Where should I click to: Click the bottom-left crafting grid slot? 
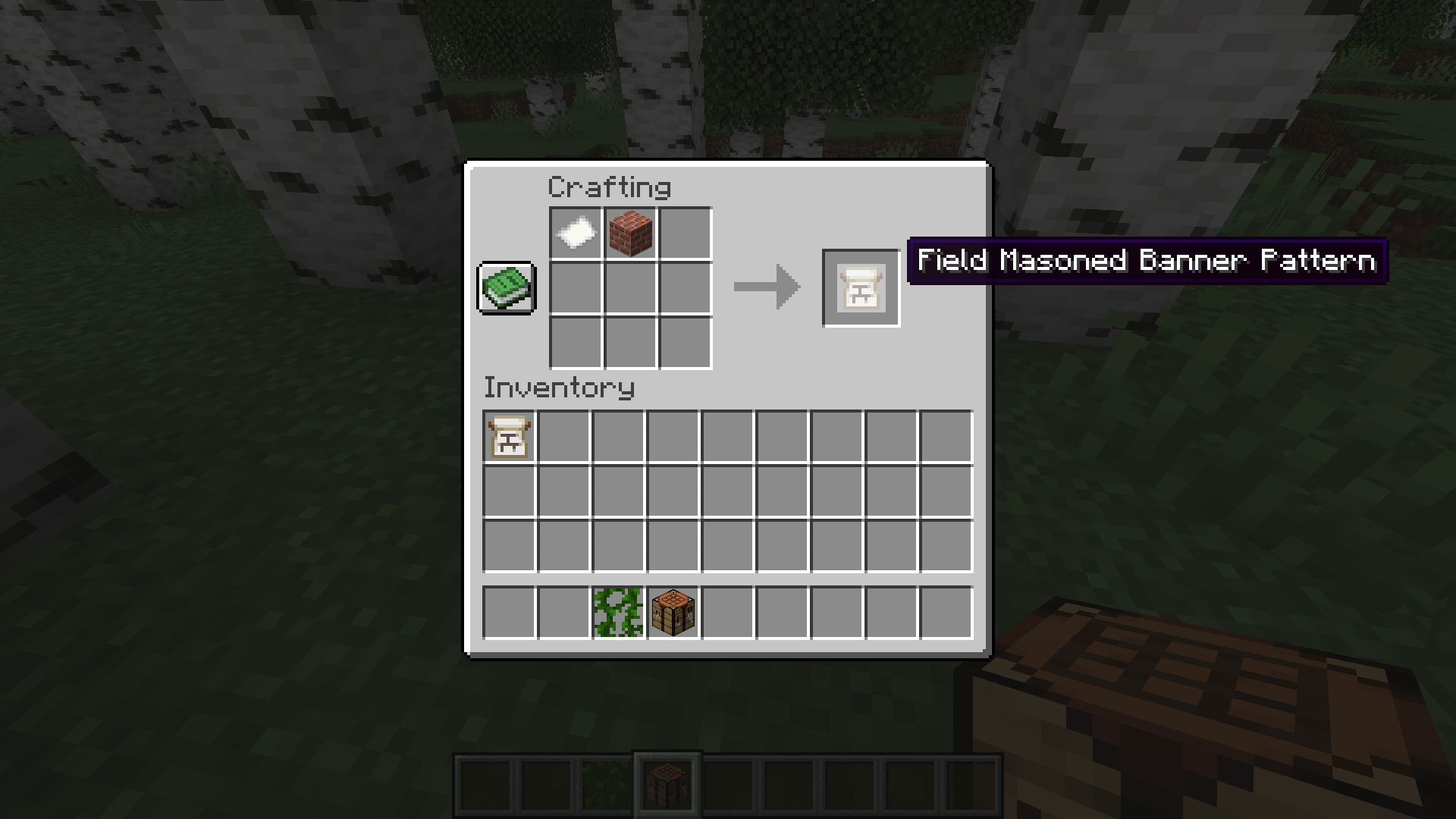pos(575,343)
